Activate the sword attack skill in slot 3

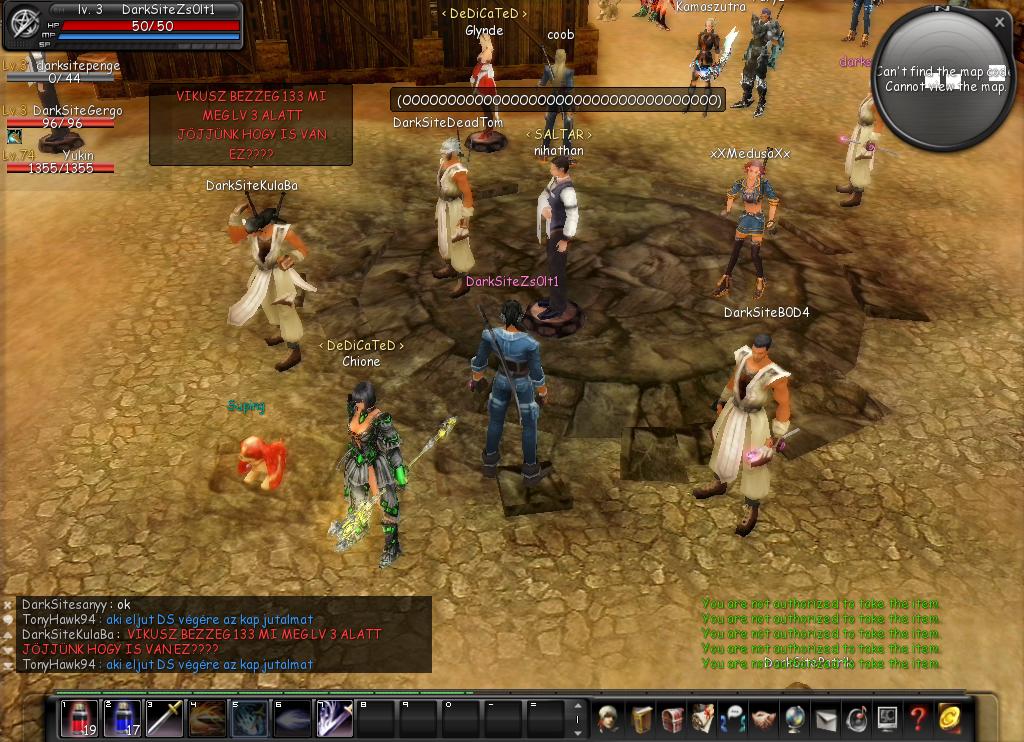point(165,718)
